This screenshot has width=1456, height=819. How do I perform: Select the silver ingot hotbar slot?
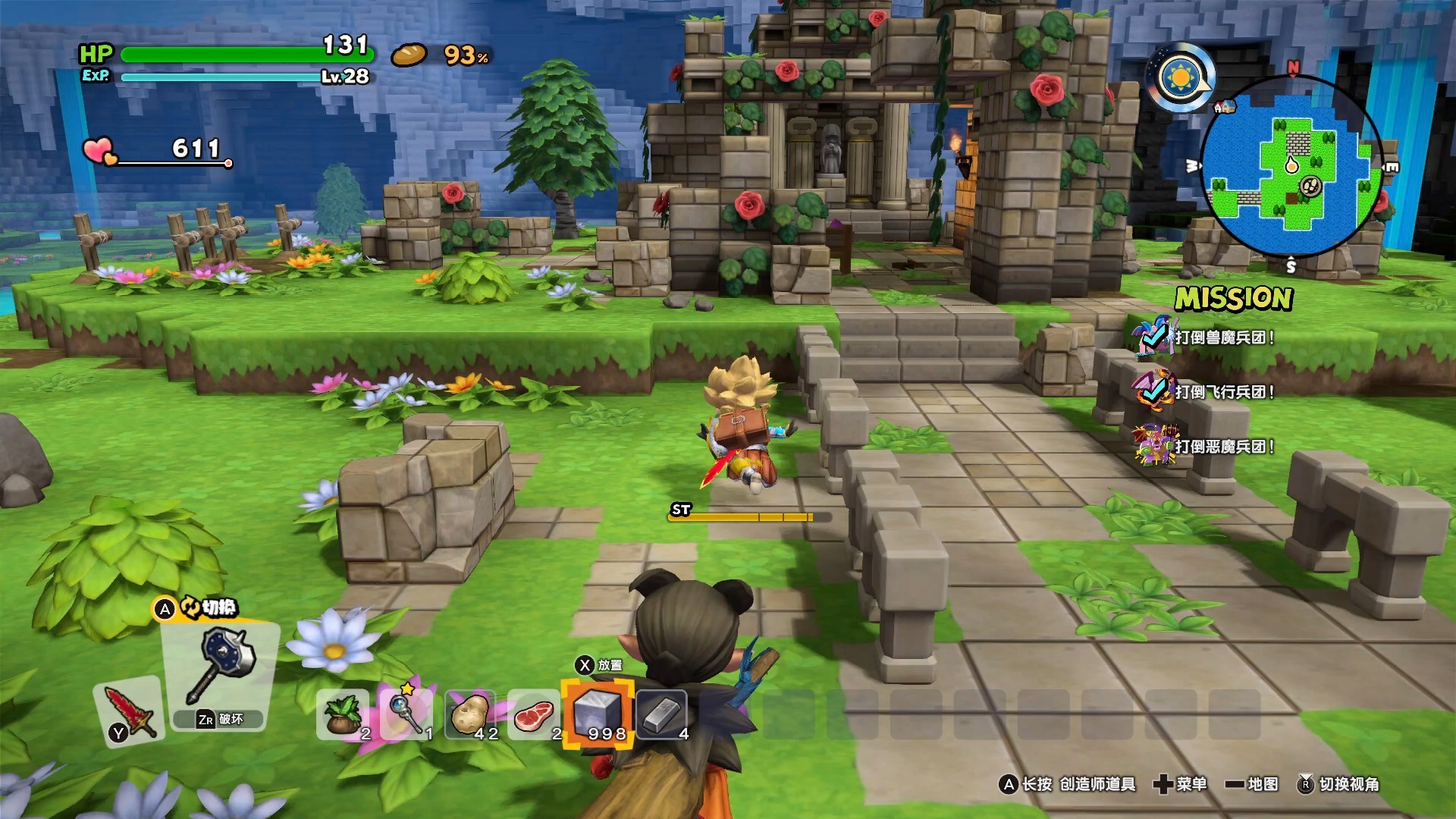pyautogui.click(x=662, y=715)
